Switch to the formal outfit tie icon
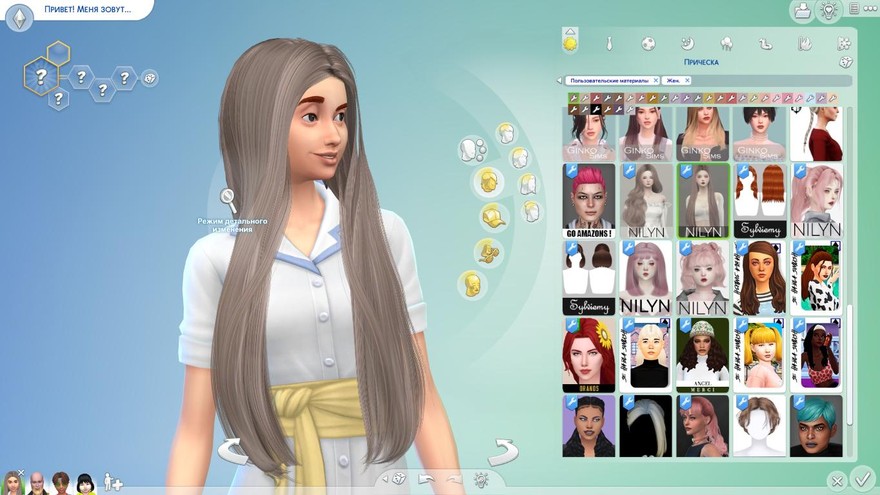The height and width of the screenshot is (495, 880). pyautogui.click(x=608, y=43)
